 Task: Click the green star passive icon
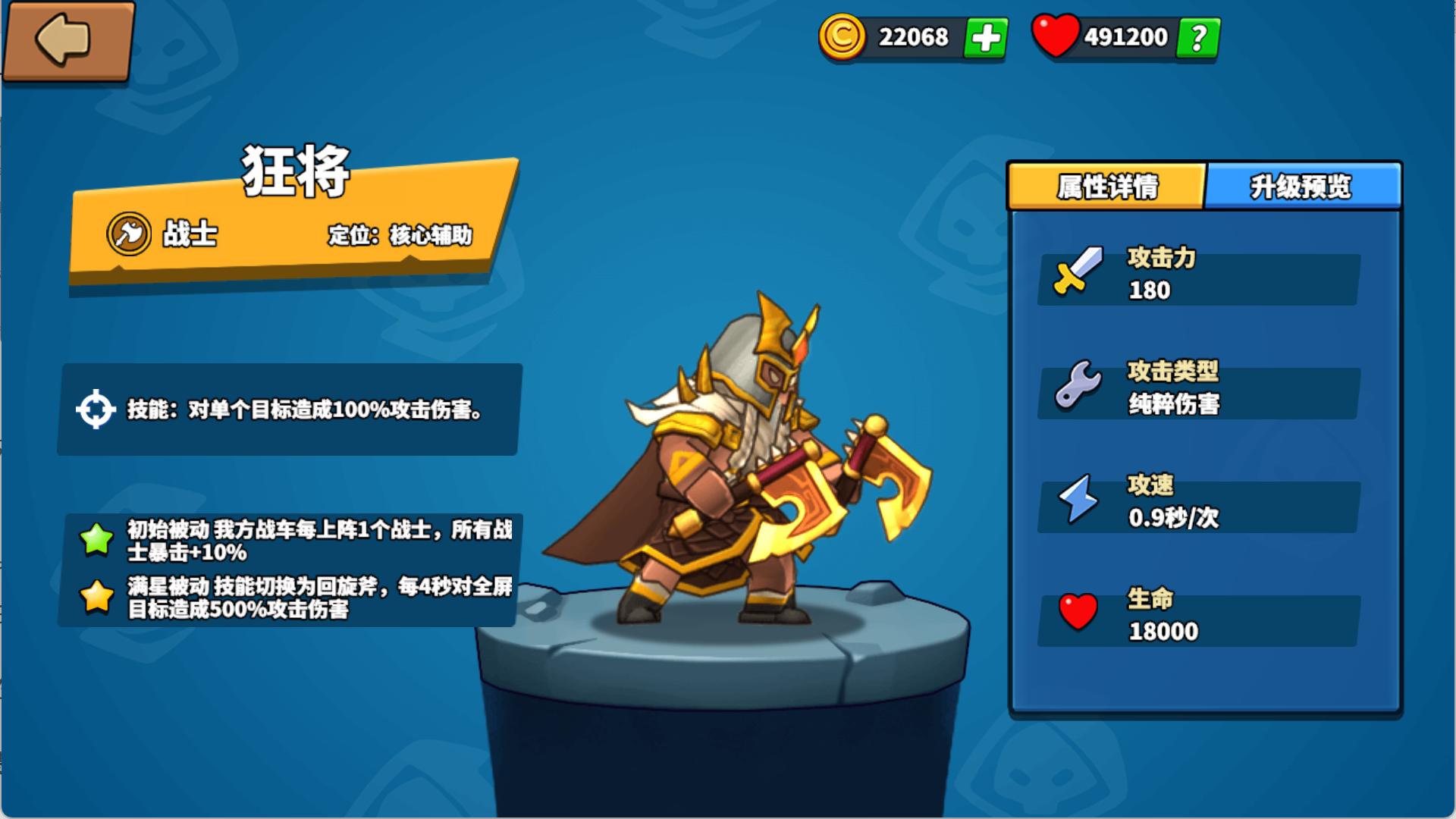(x=94, y=539)
